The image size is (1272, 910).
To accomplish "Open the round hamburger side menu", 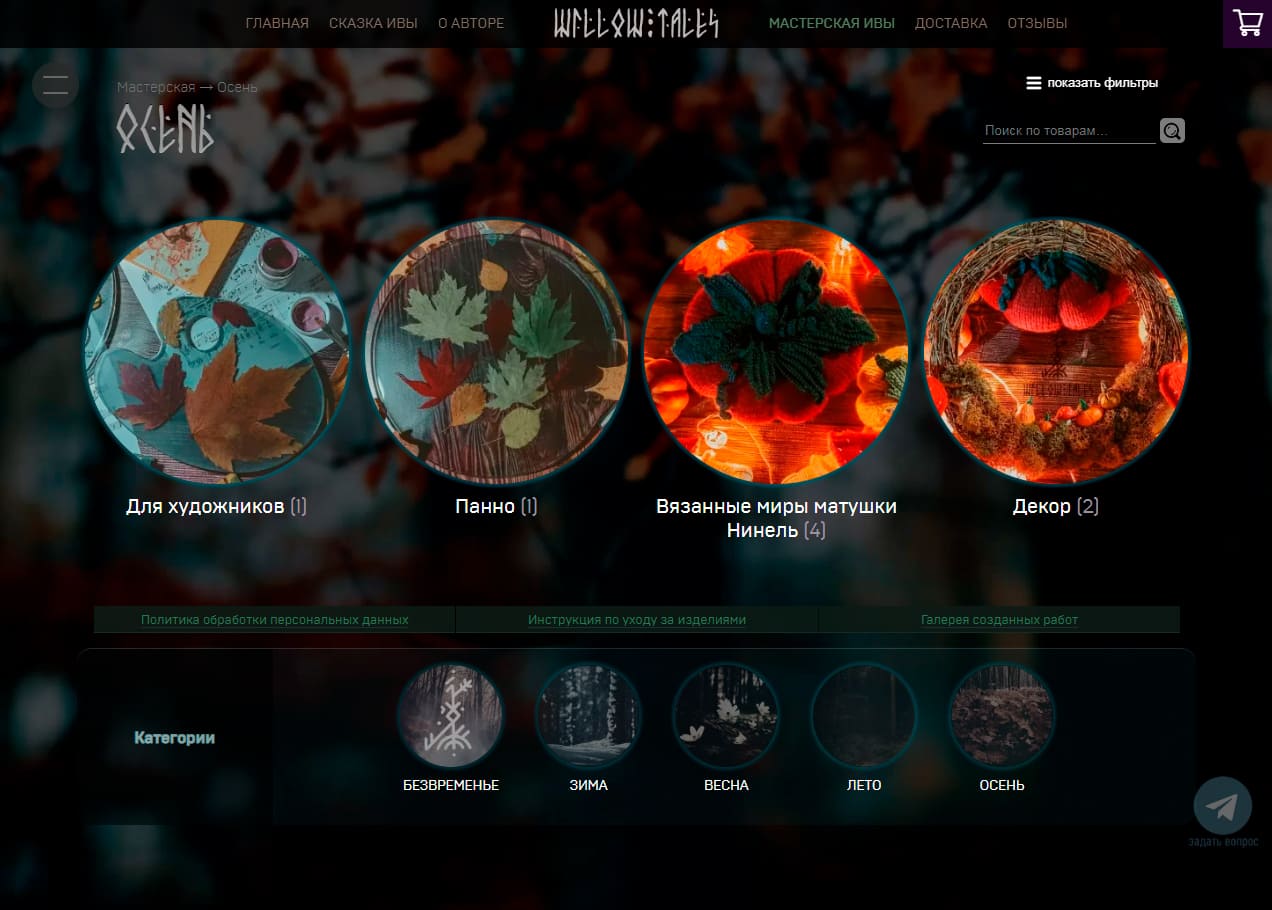I will pyautogui.click(x=56, y=85).
